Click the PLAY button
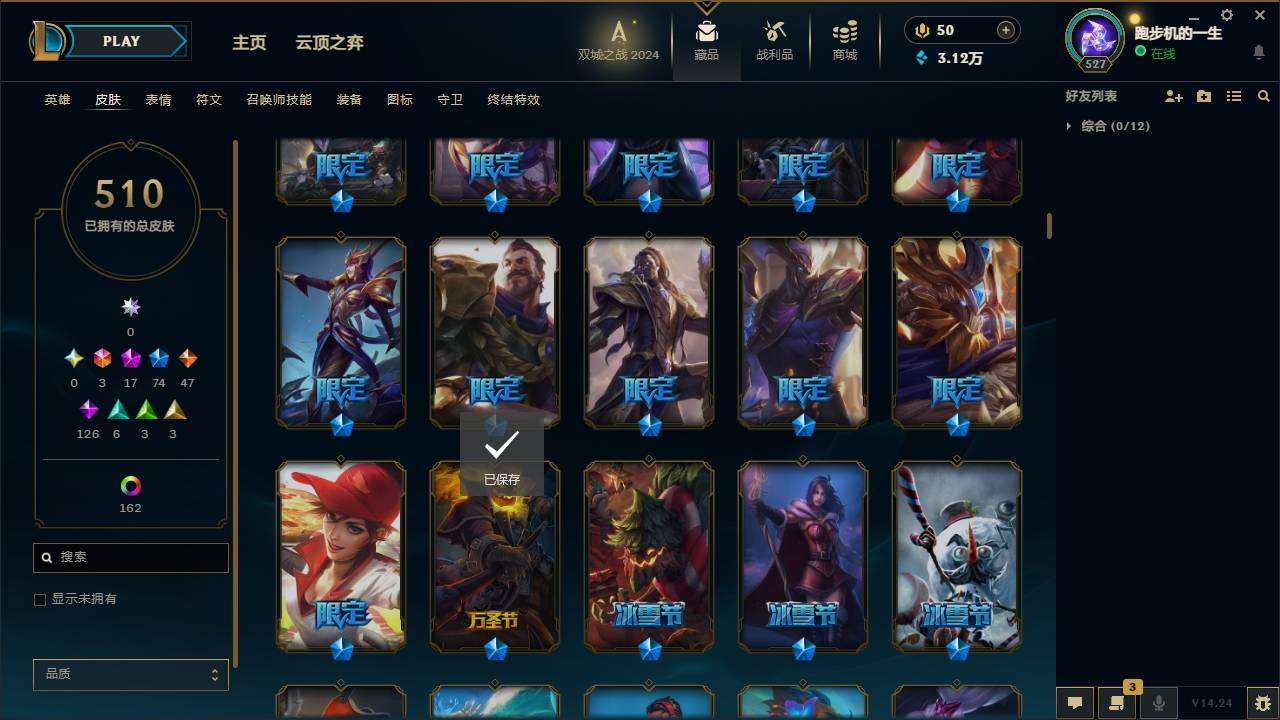The width and height of the screenshot is (1280, 720). [120, 41]
